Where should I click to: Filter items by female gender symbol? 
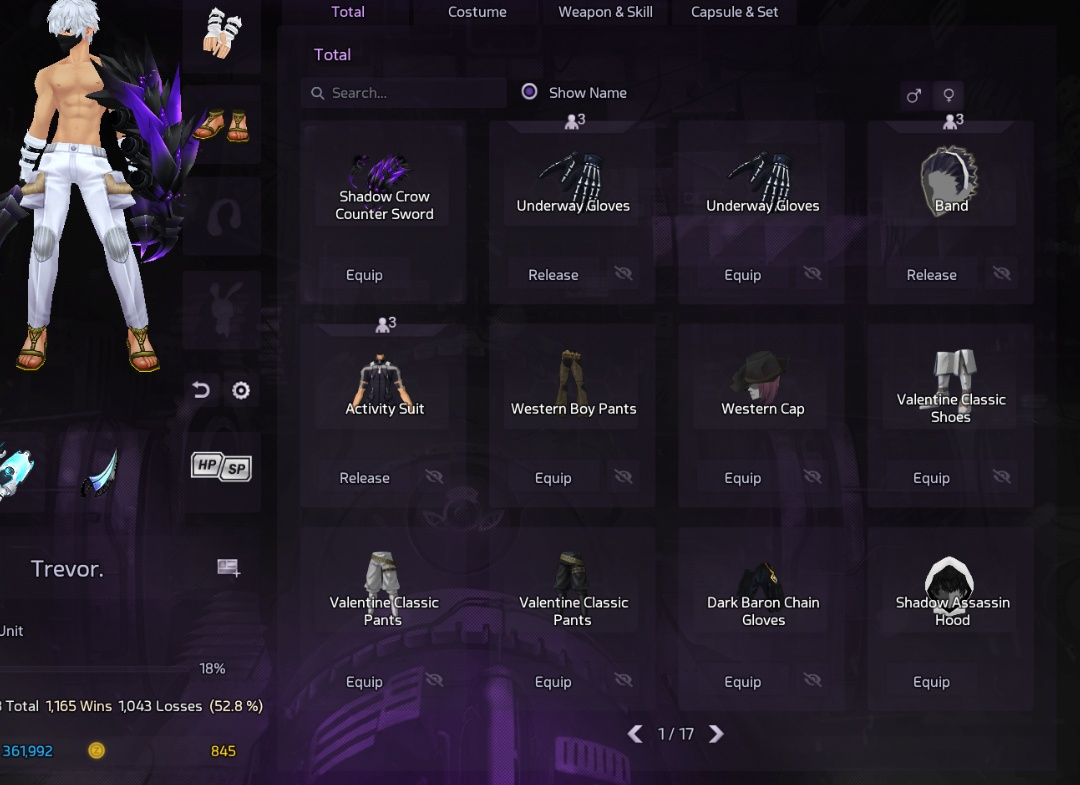pos(949,96)
